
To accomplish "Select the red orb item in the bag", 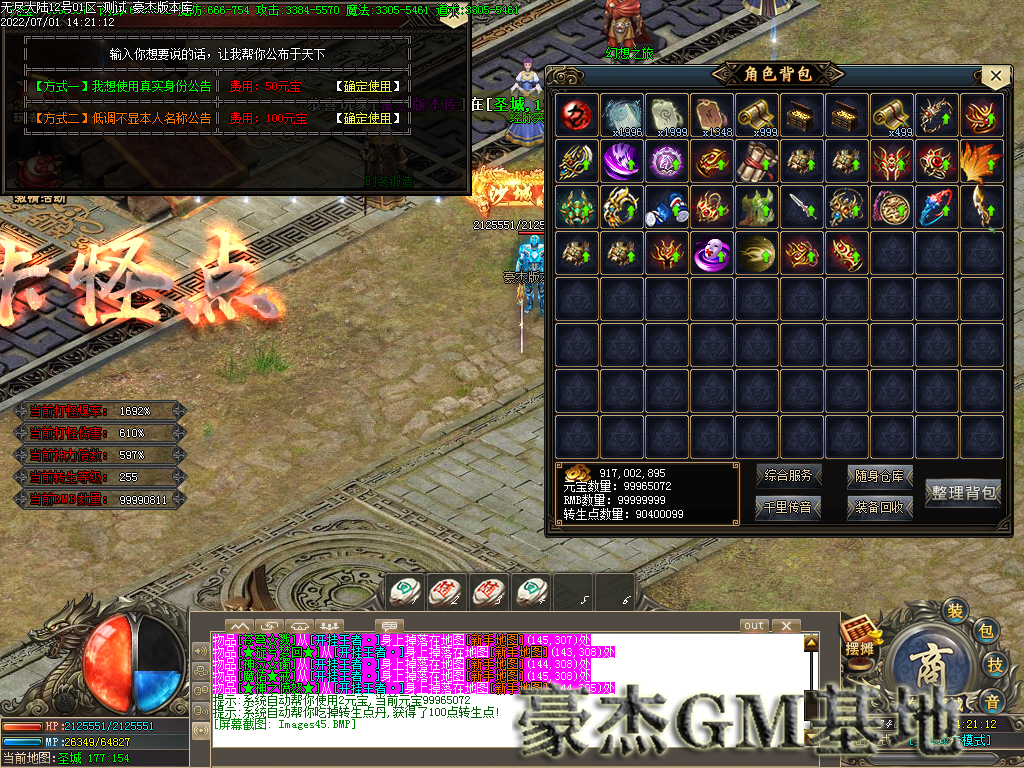I will pos(577,115).
